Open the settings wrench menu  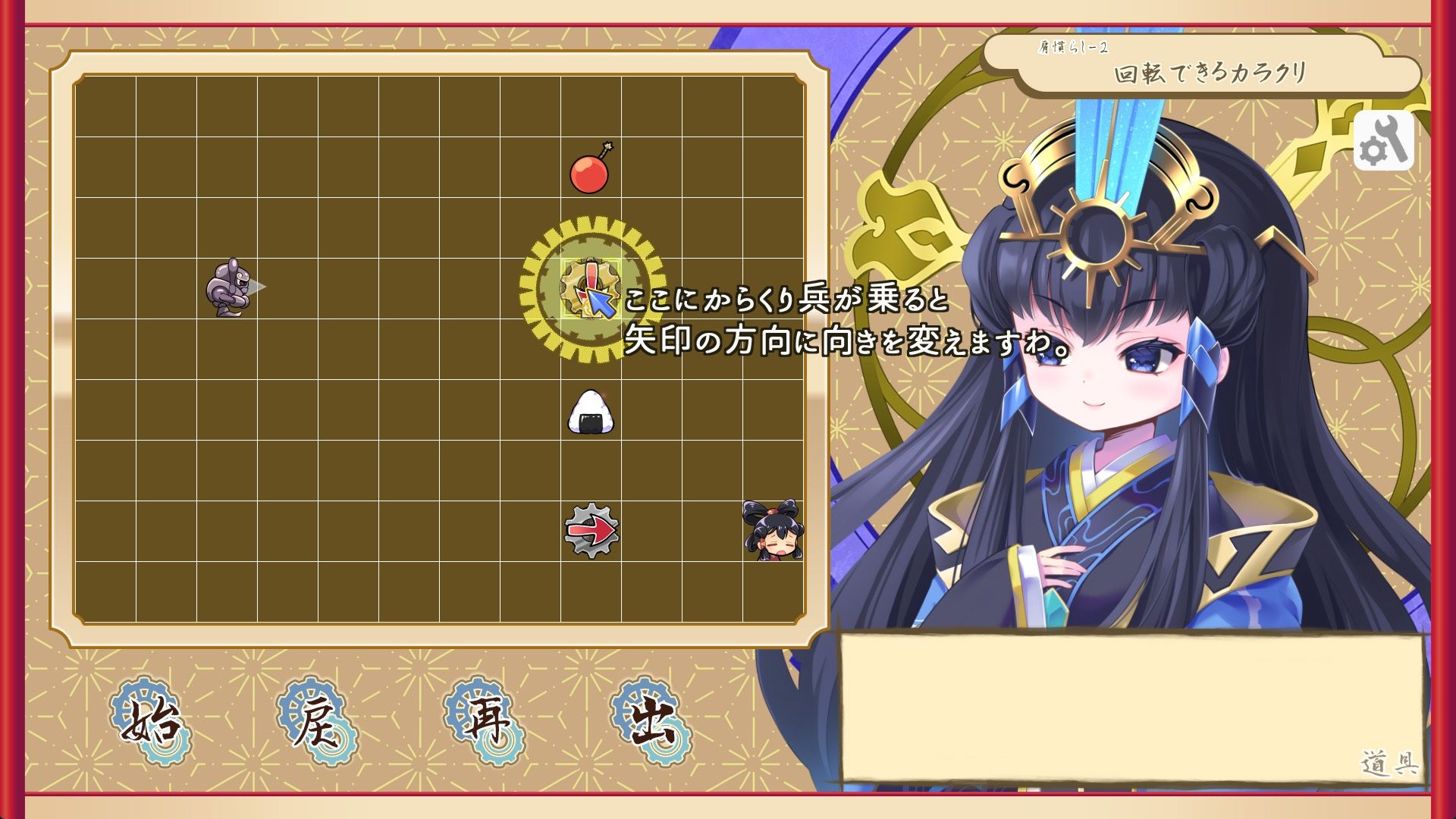point(1385,140)
